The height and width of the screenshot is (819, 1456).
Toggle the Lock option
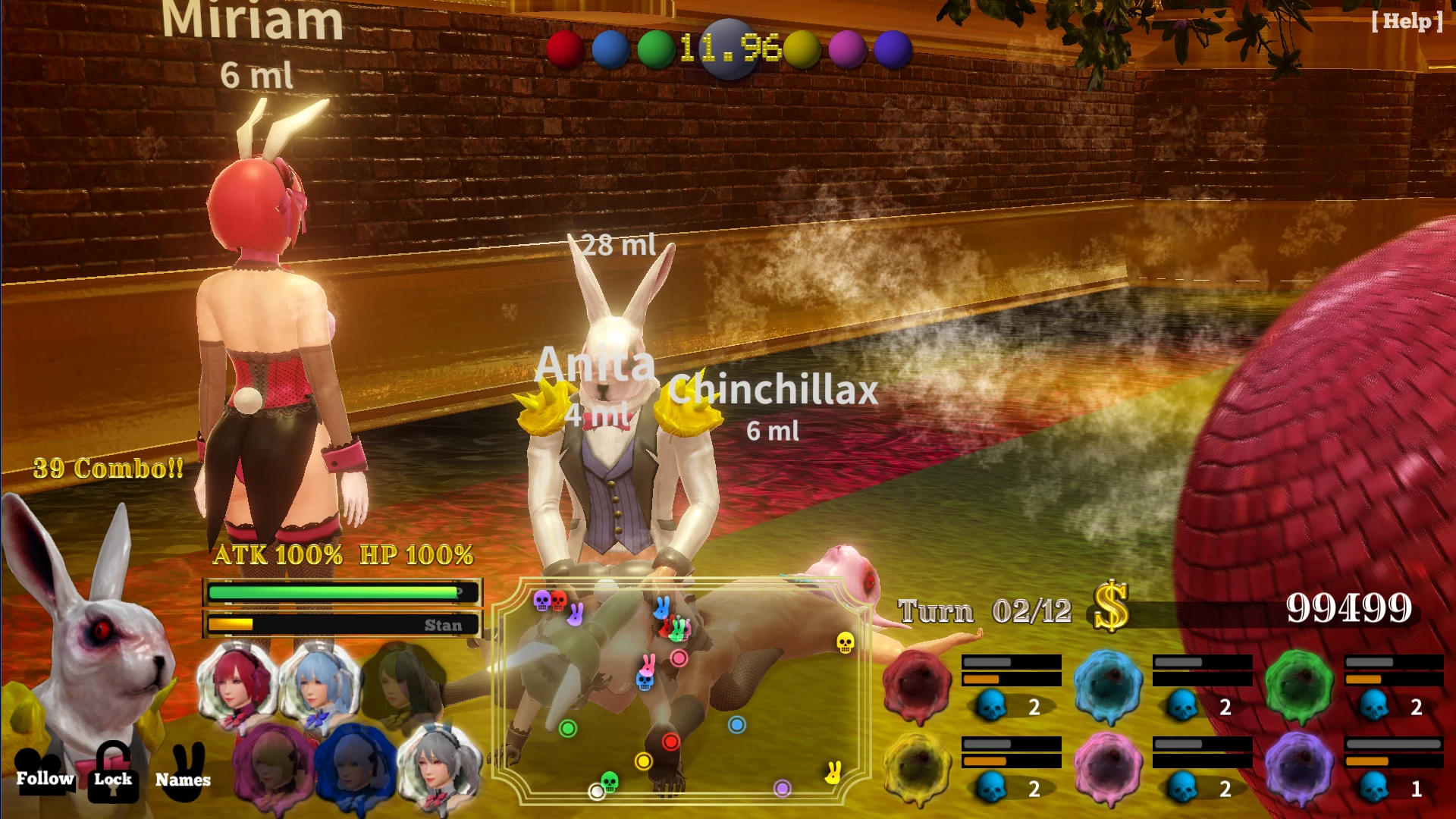(112, 778)
